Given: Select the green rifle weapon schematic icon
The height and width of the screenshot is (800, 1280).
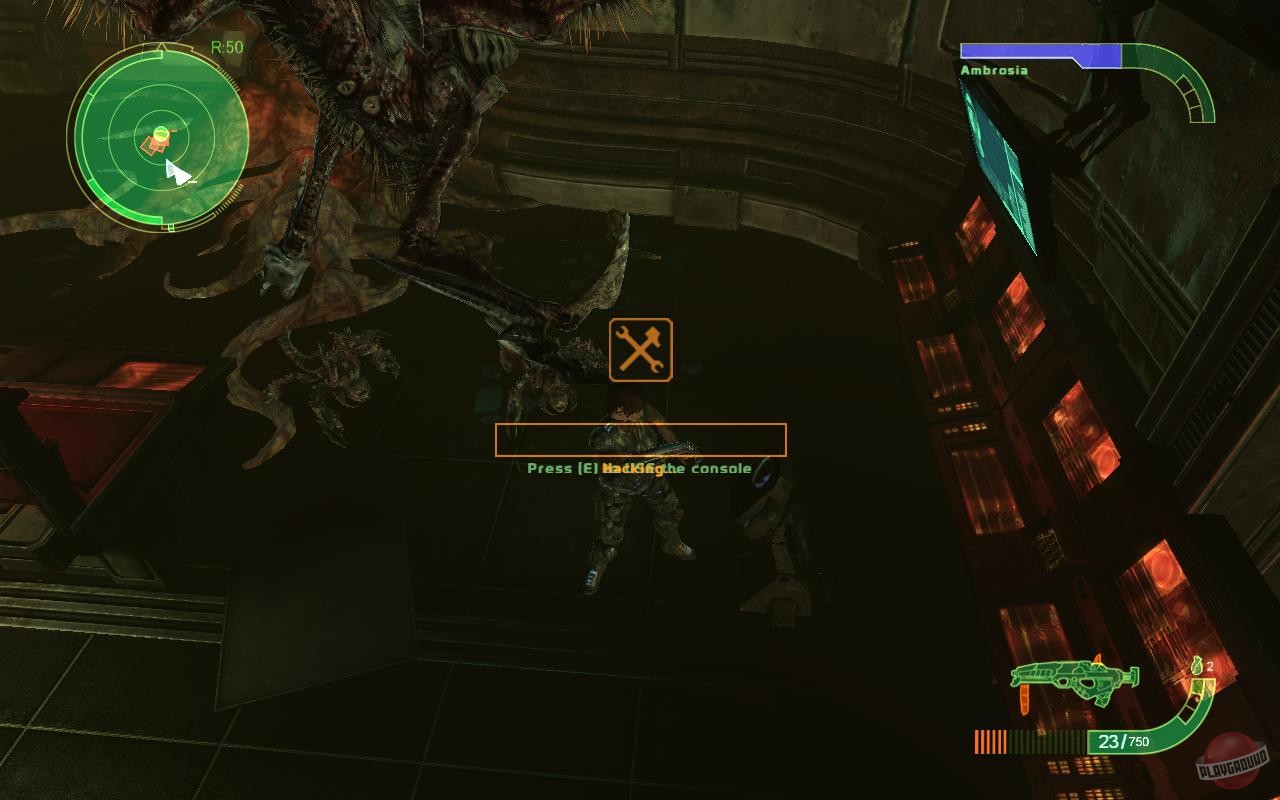Looking at the screenshot, I should tap(1075, 680).
